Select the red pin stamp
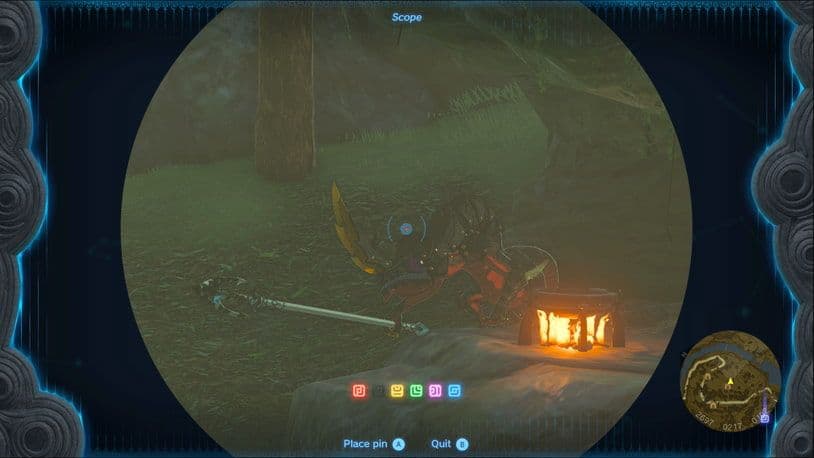 tap(360, 389)
